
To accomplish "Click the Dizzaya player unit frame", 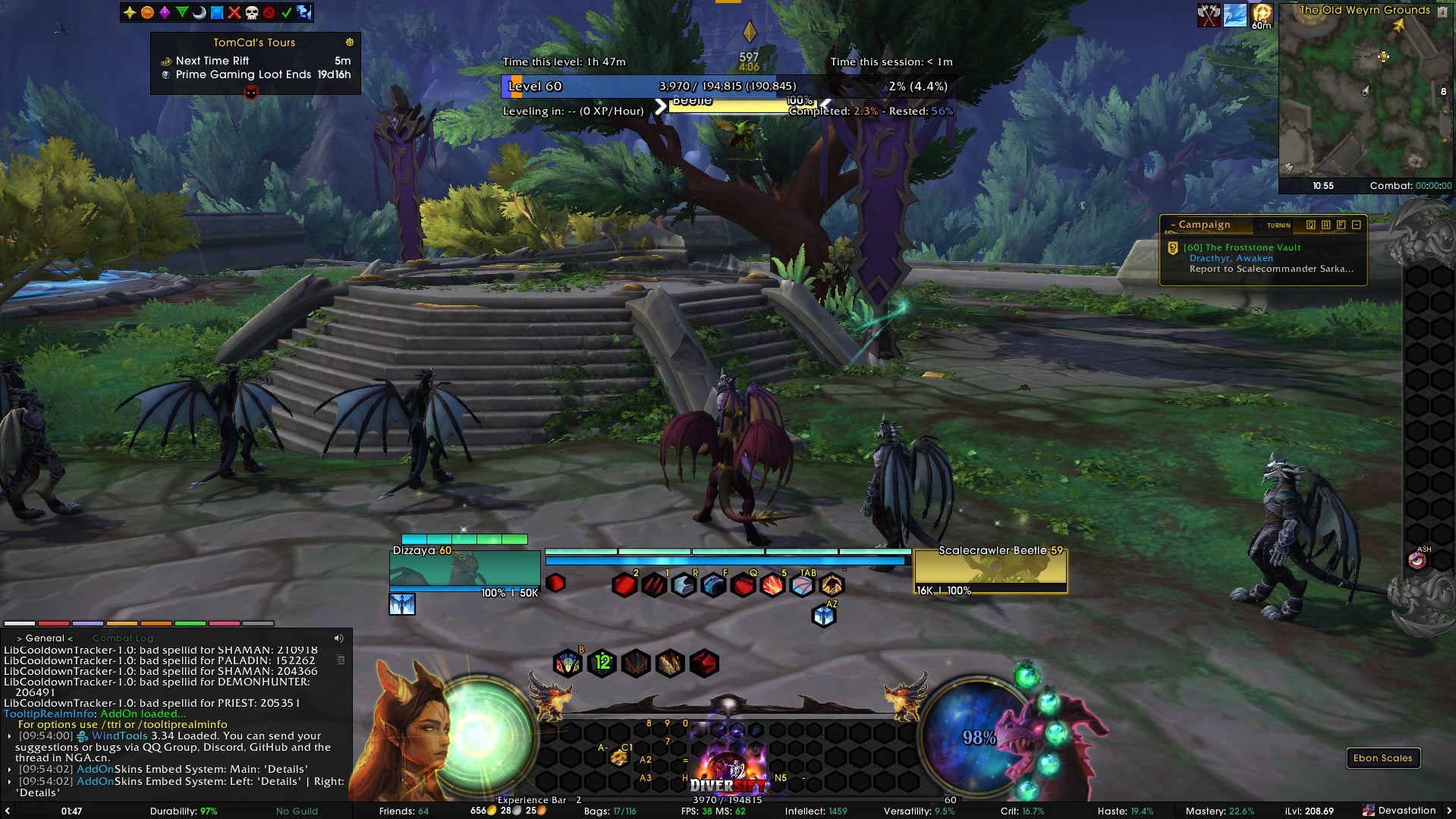I will pyautogui.click(x=464, y=571).
